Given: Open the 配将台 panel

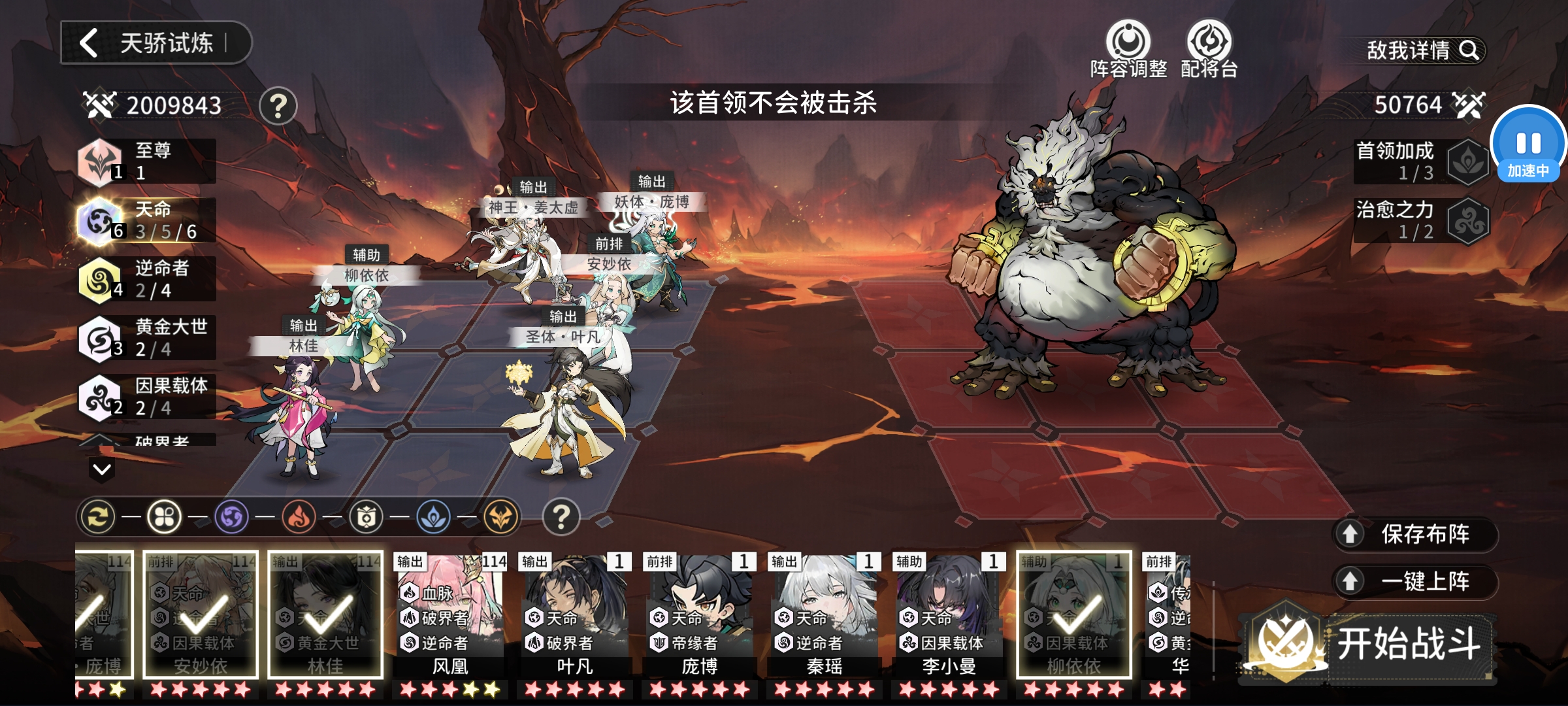Looking at the screenshot, I should pyautogui.click(x=1209, y=49).
